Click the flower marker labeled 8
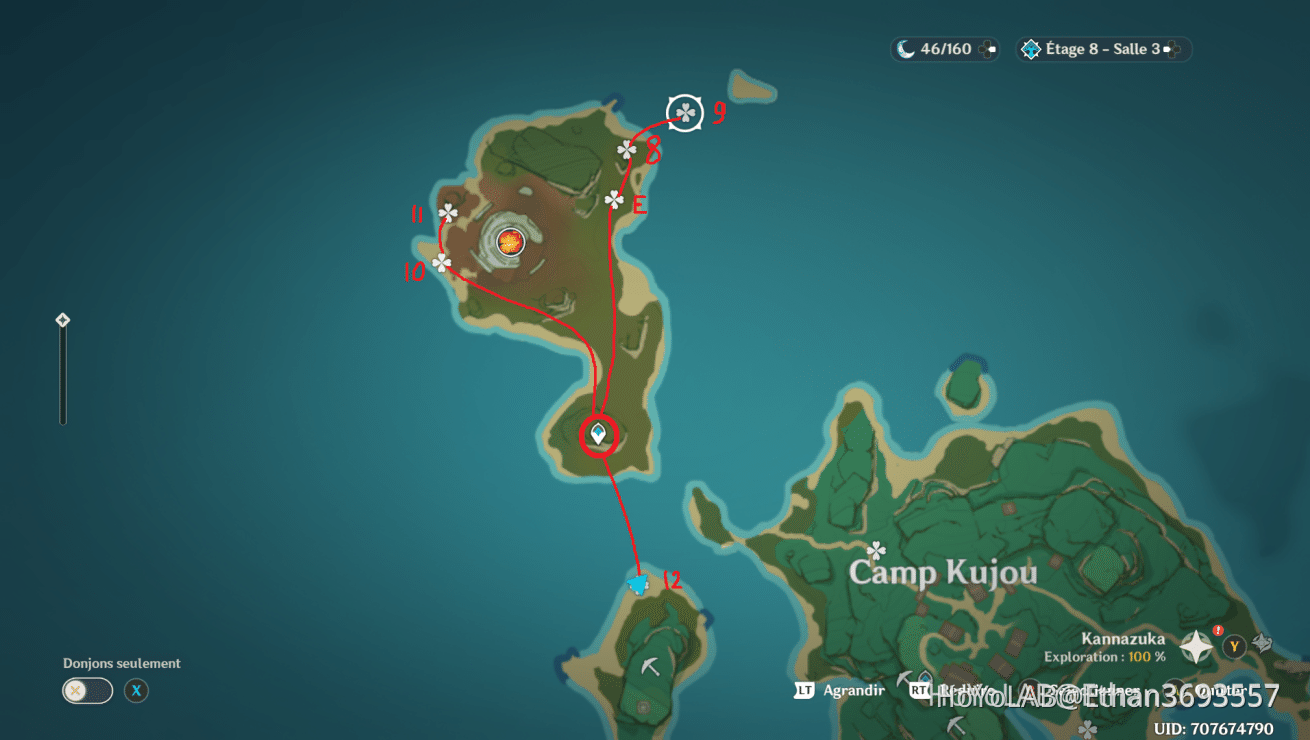The width and height of the screenshot is (1310, 740). point(626,150)
